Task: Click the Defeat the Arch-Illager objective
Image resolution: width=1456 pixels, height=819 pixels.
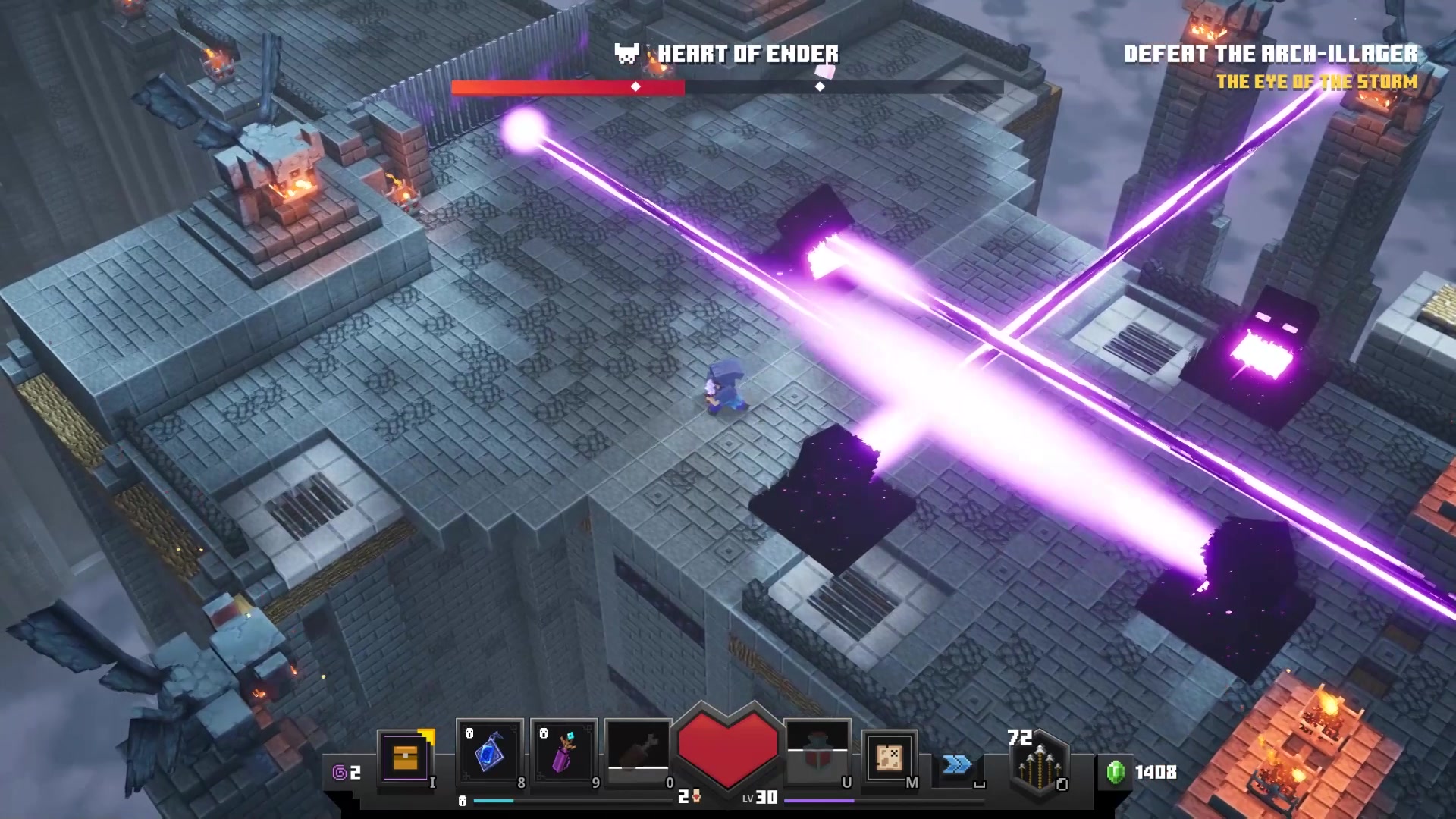Action: coord(1270,54)
